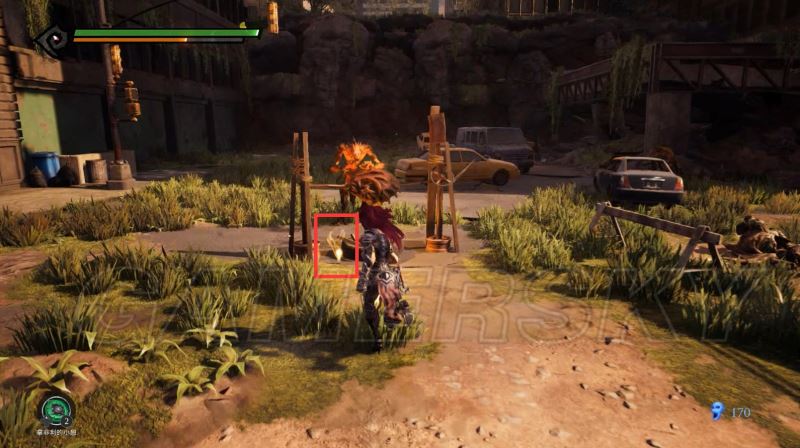The height and width of the screenshot is (448, 800).
Task: Use the green consumable item slot
Action: (x=55, y=409)
